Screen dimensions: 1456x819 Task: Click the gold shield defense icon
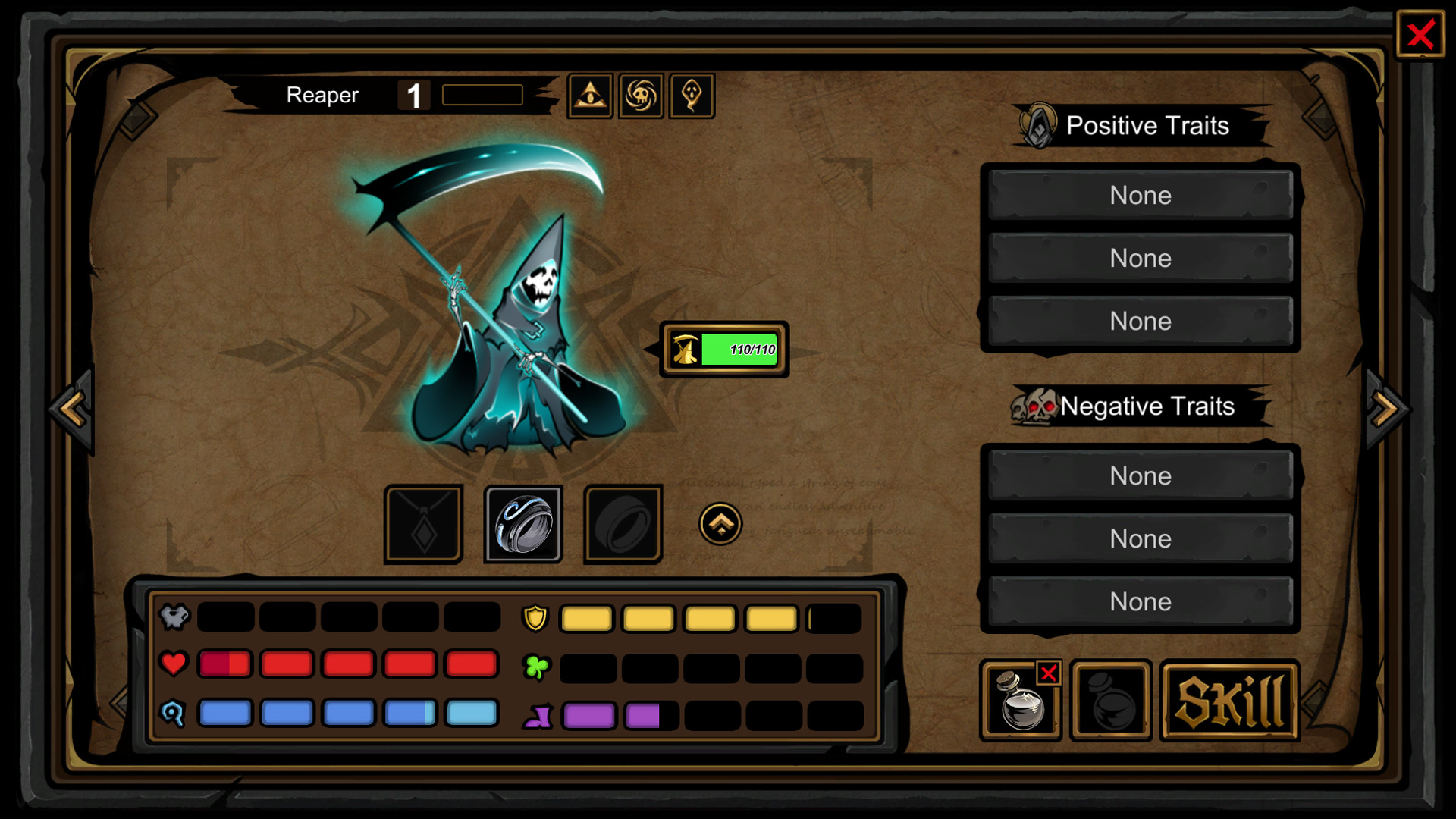point(535,619)
